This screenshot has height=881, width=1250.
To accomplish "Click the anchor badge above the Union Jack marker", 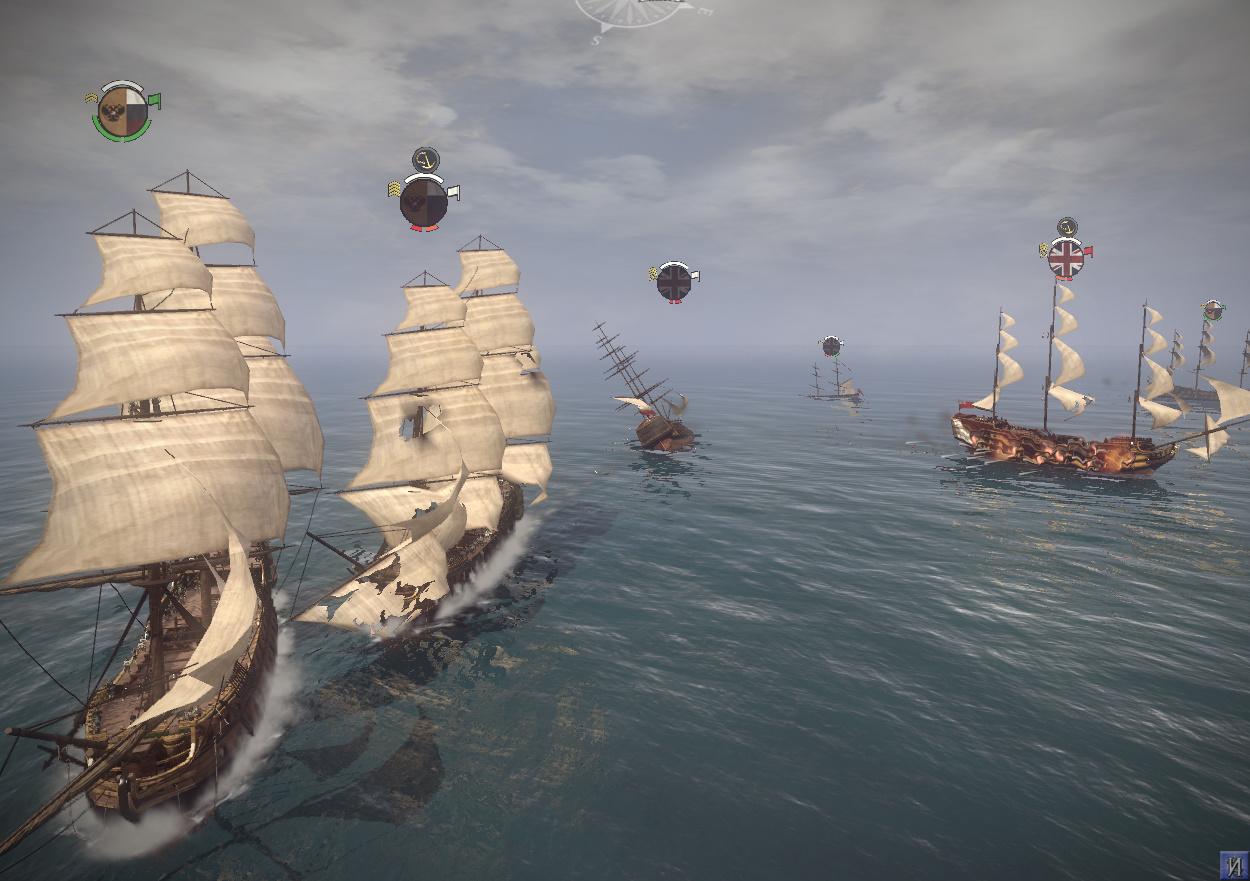I will (1067, 226).
